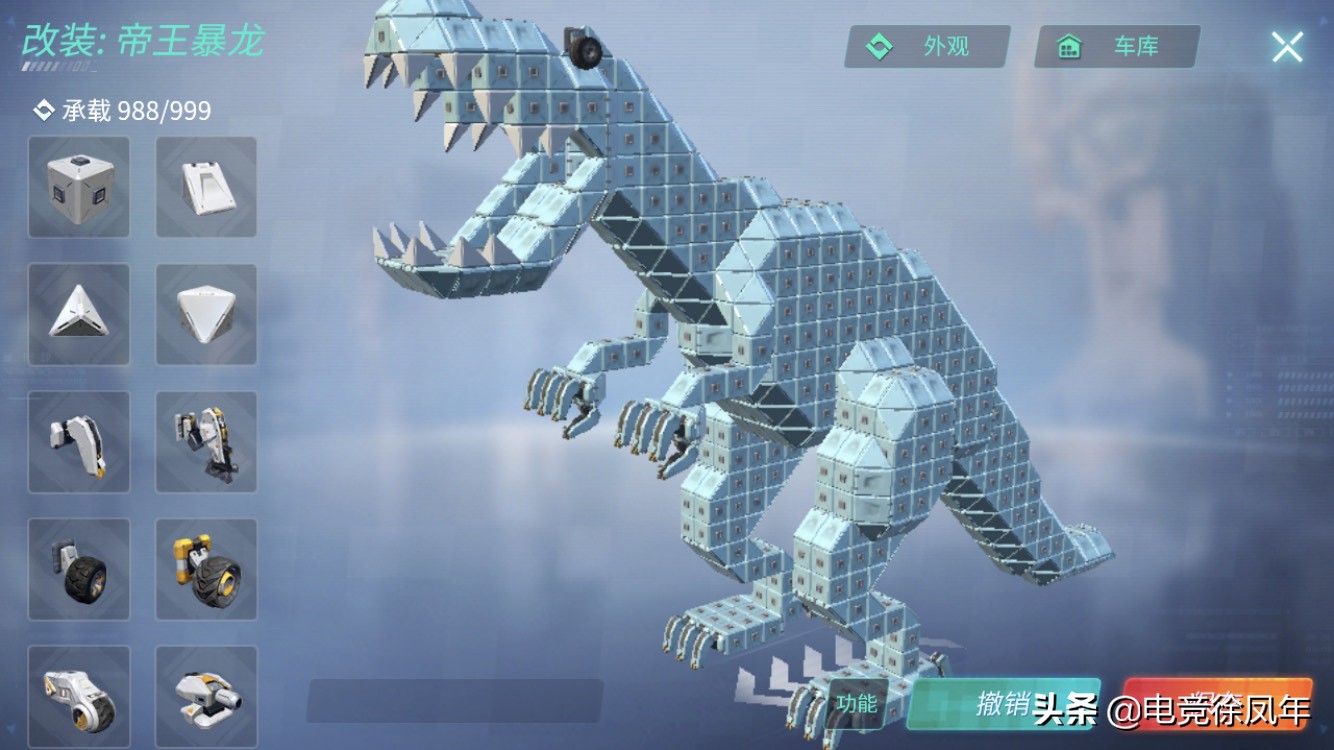Open the 功能 function menu

(x=857, y=703)
